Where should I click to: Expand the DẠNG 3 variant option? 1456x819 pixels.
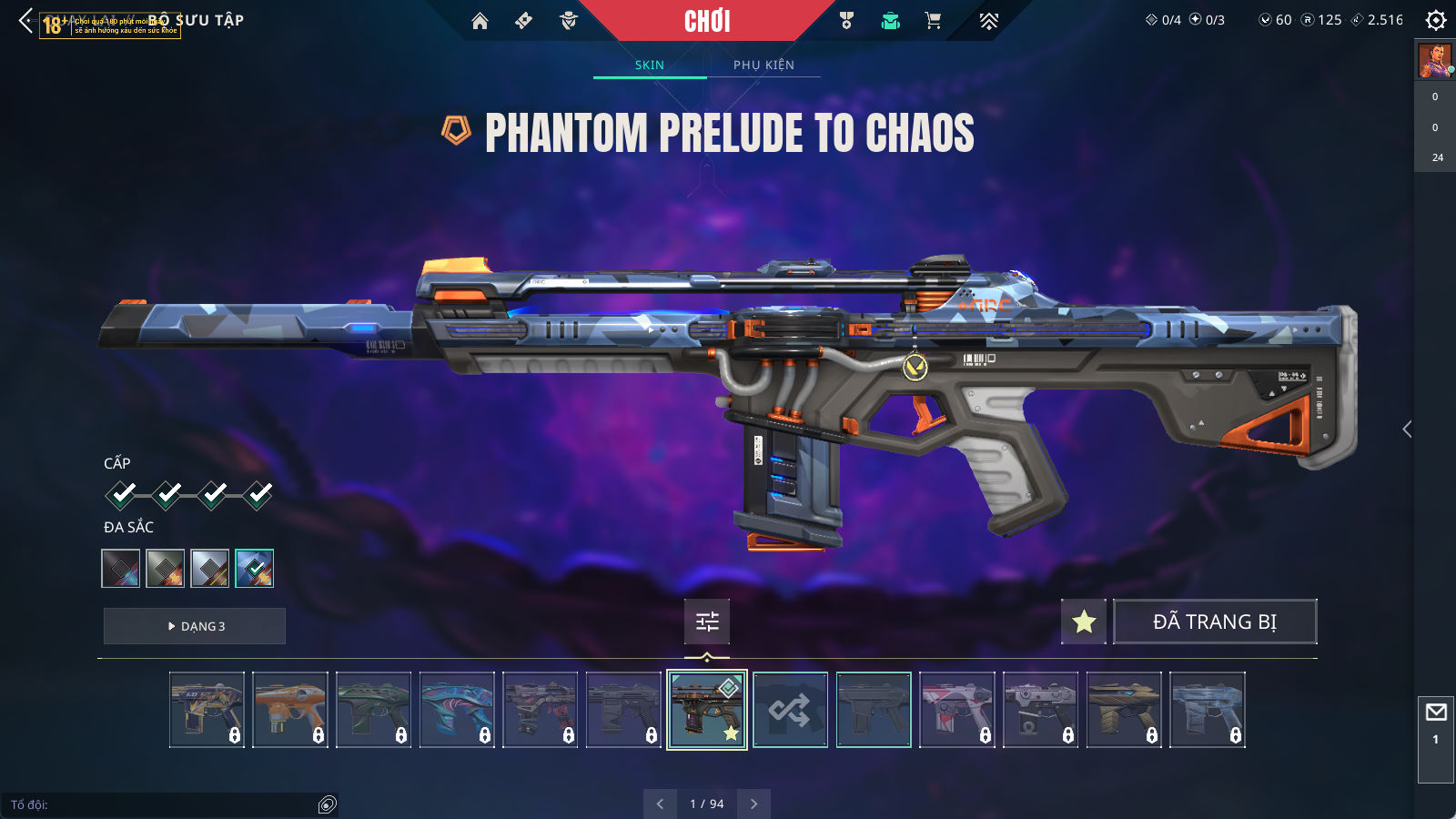(x=195, y=626)
